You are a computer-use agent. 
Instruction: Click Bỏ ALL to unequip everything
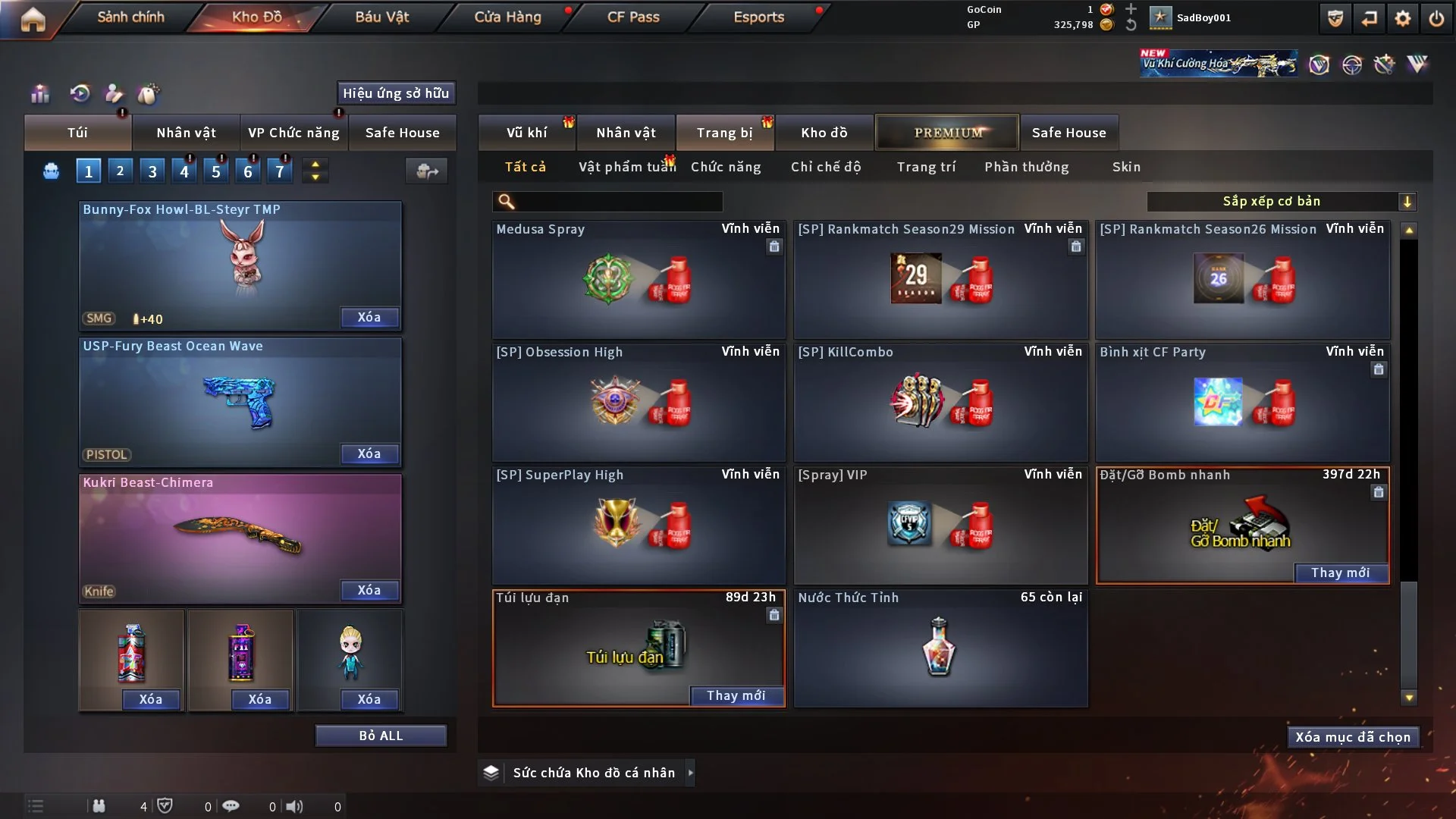click(381, 736)
